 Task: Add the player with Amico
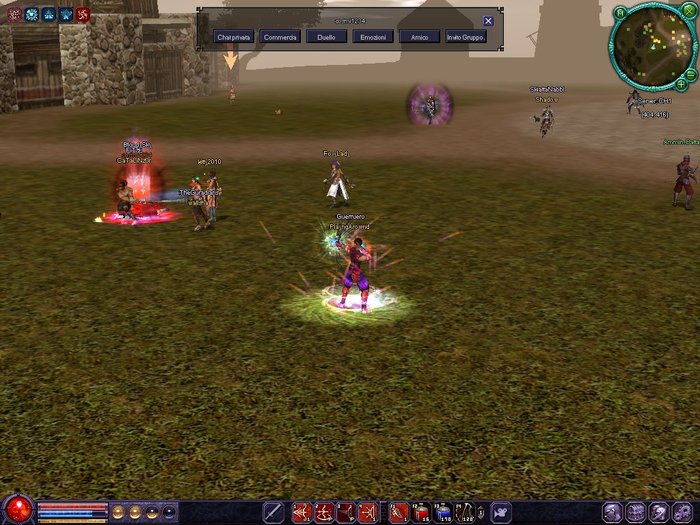point(419,37)
